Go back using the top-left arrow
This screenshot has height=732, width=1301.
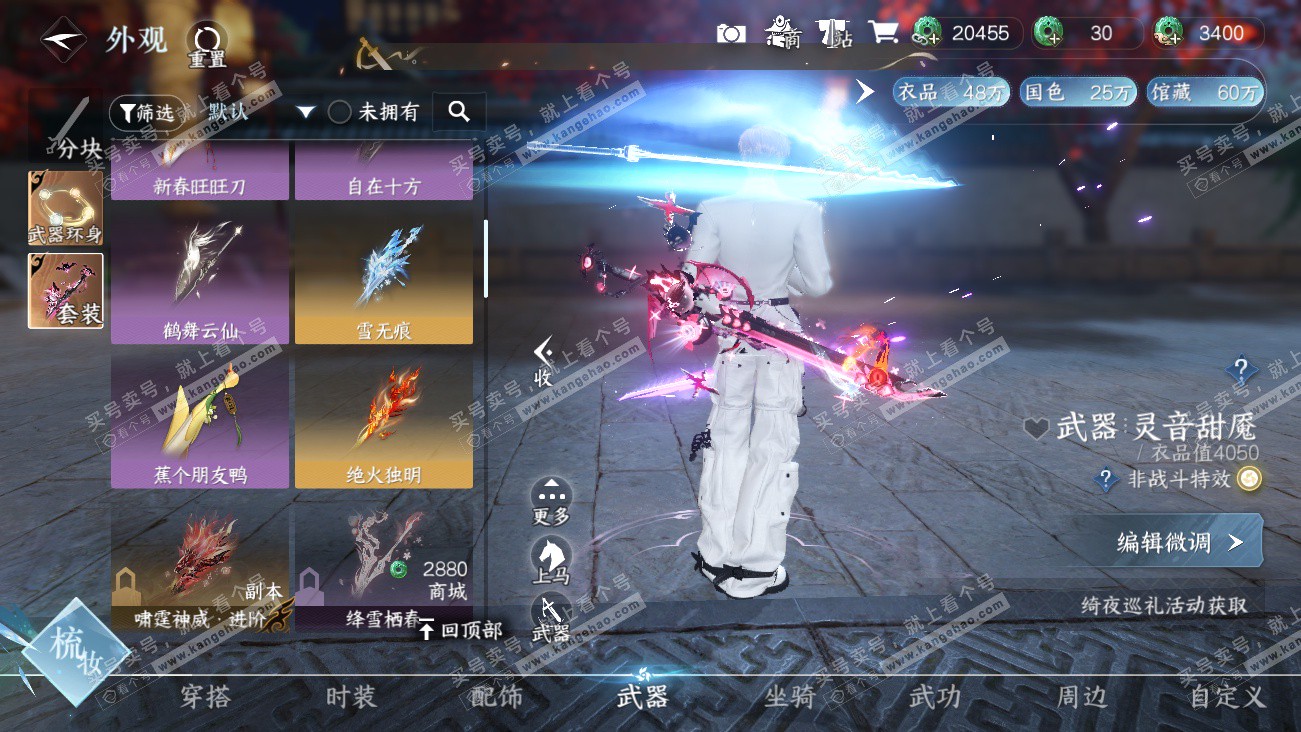[63, 39]
